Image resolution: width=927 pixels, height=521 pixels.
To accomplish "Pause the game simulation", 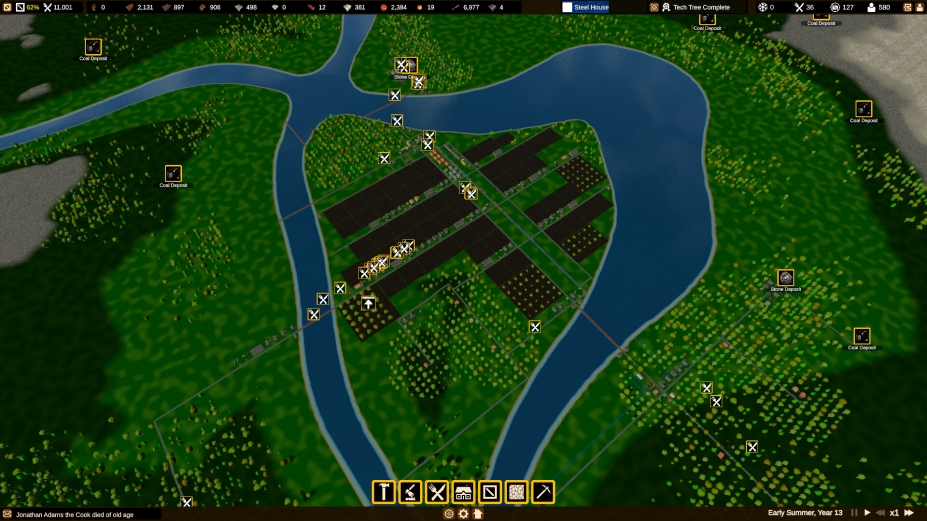I will coord(854,513).
